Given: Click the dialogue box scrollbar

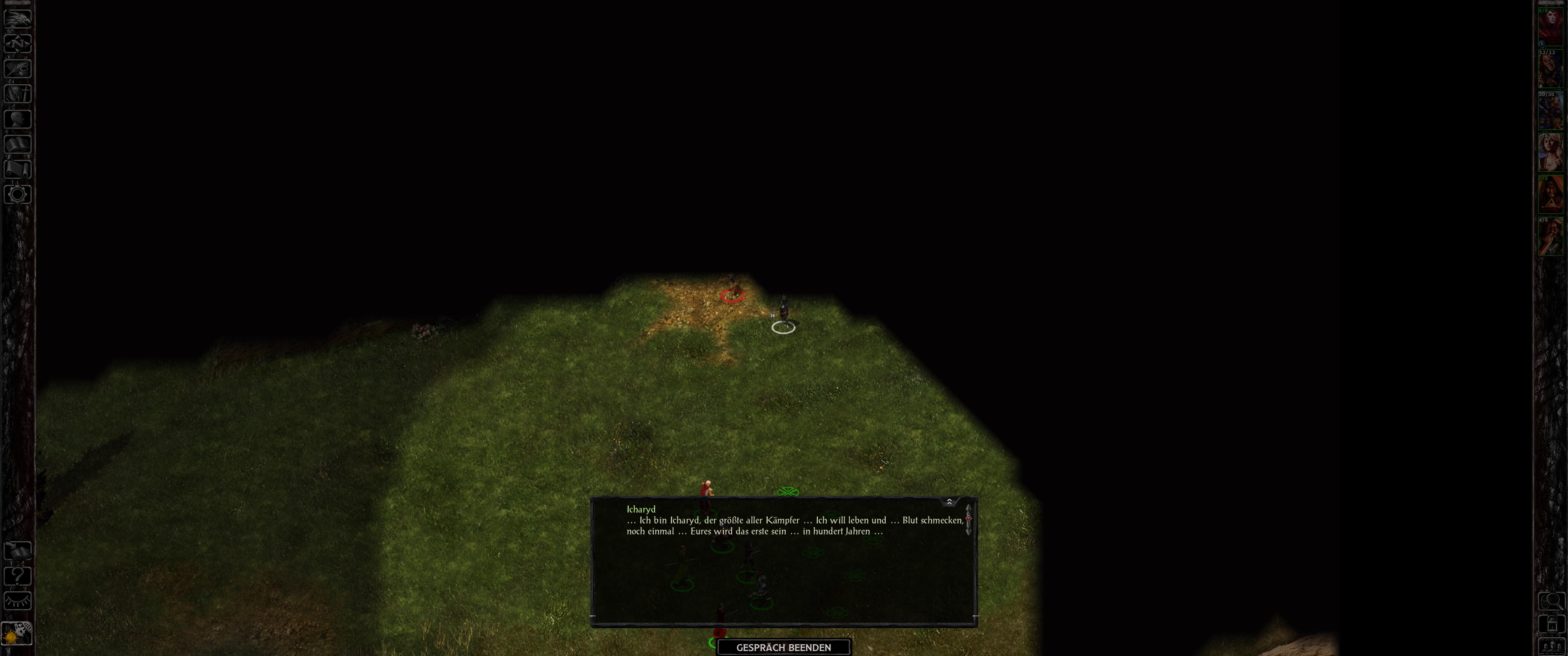Looking at the screenshot, I should [968, 519].
